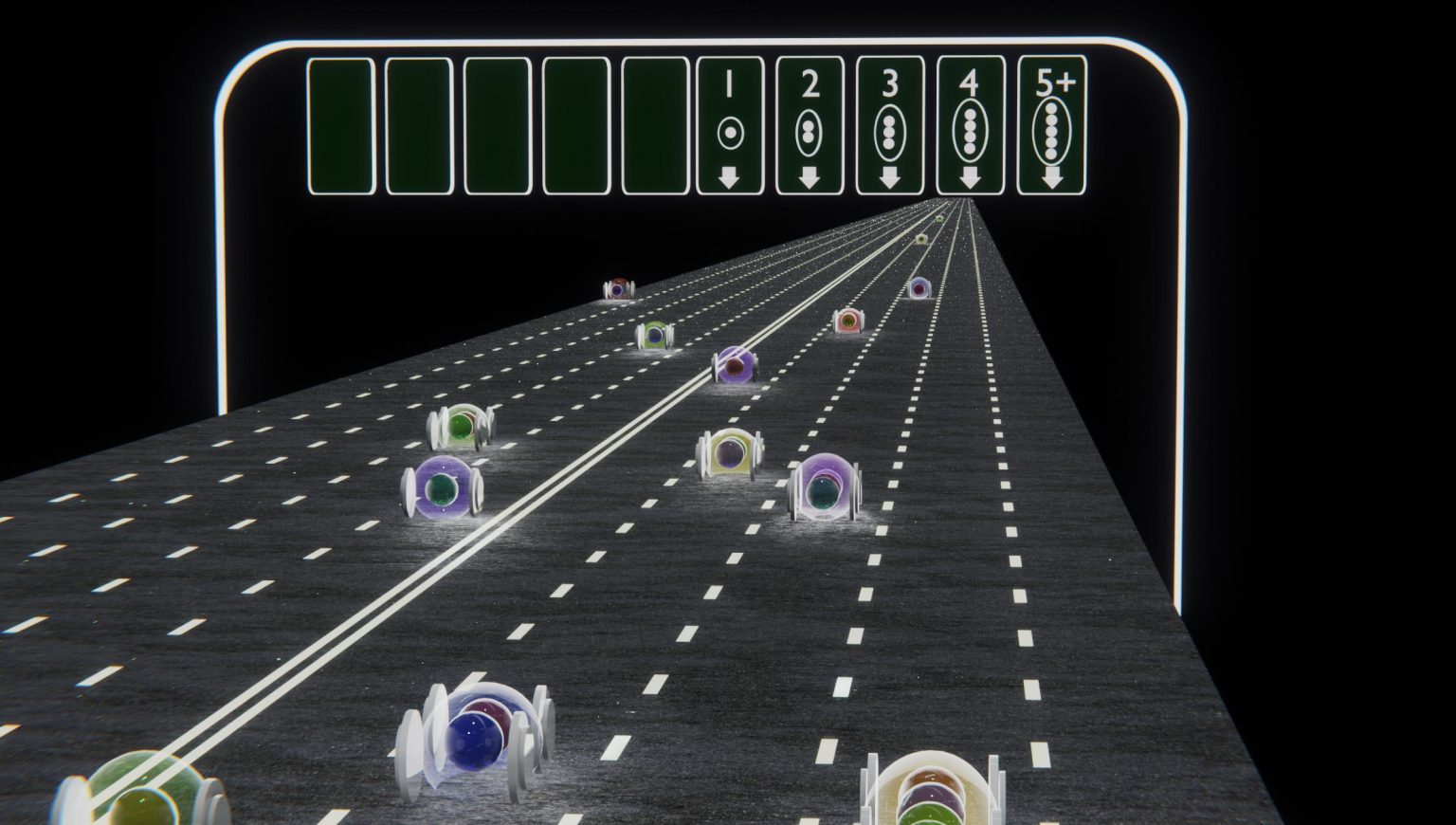The image size is (1456, 825).
Task: Open the arrow under lane sign 3
Action: coord(889,175)
